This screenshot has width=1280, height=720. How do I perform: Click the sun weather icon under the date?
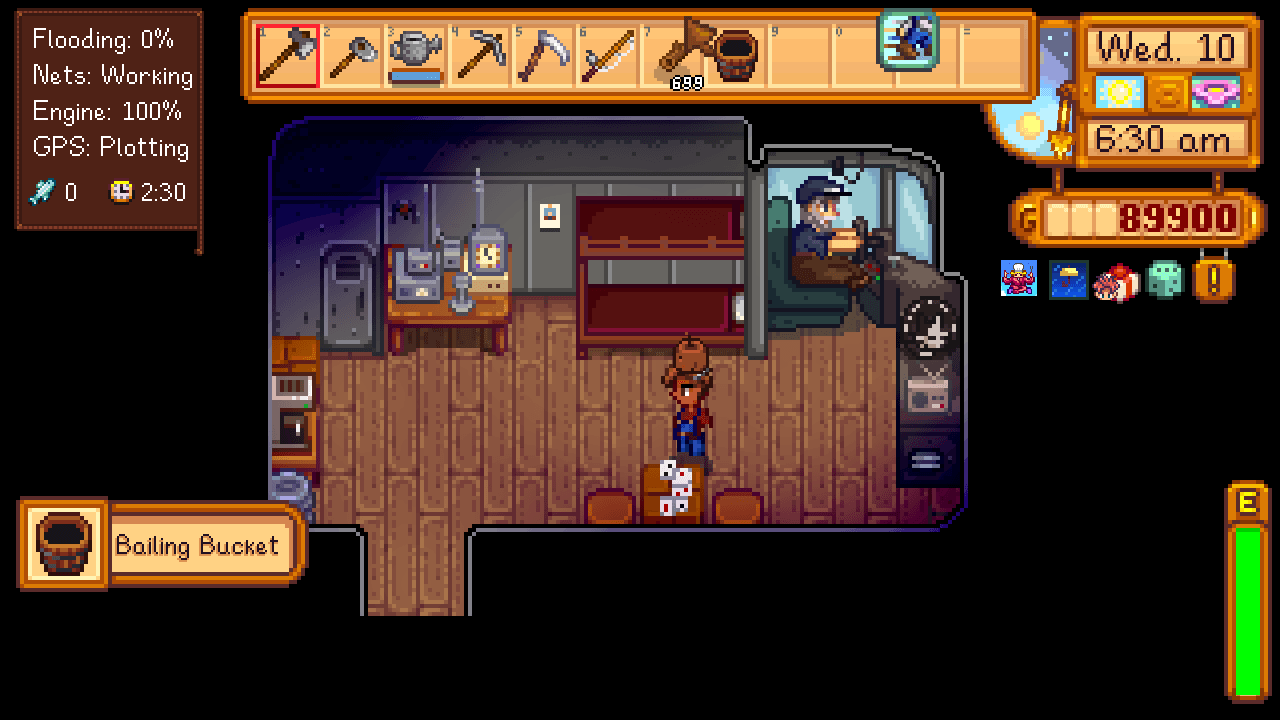coord(1120,93)
